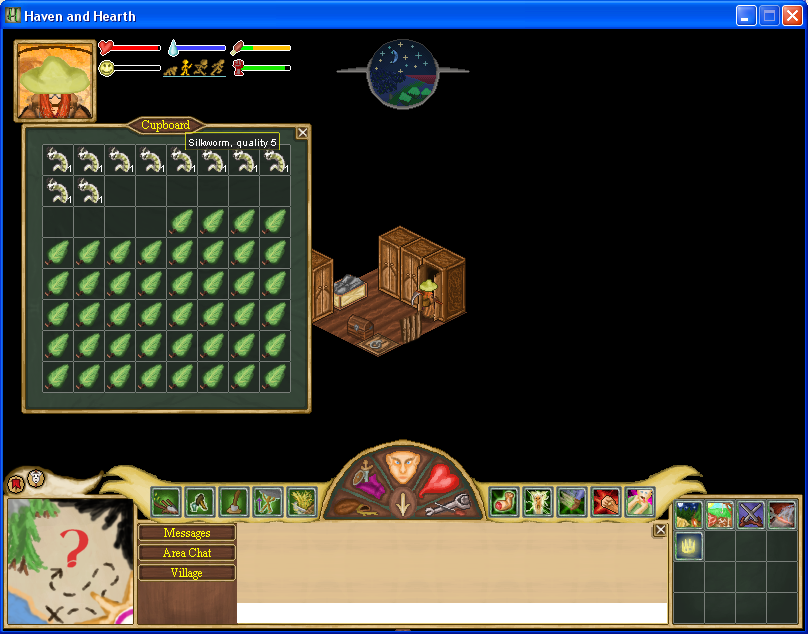Open the minimap with the red question mark

(70, 560)
